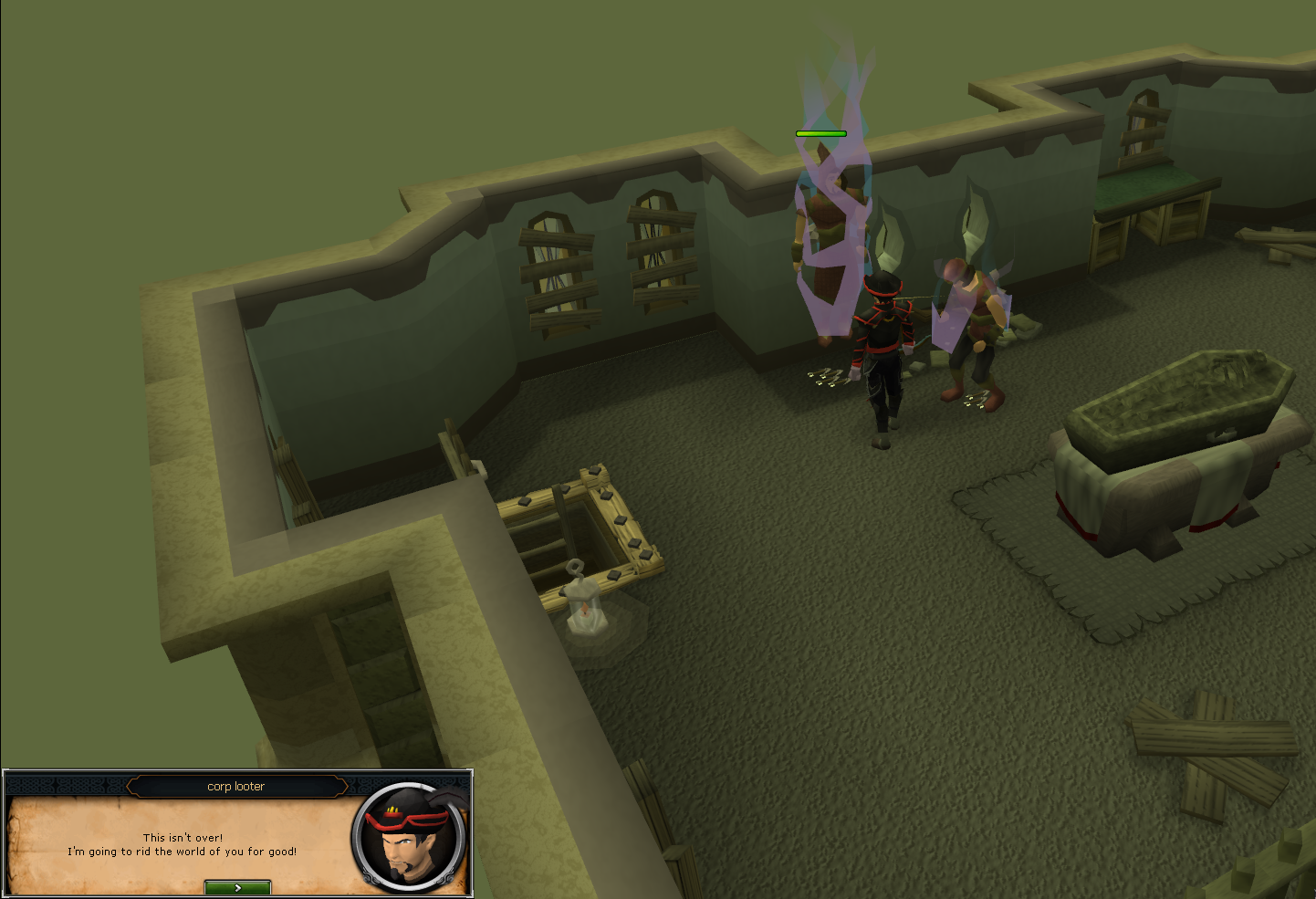Continue the dialogue with the green arrow button

(x=237, y=887)
